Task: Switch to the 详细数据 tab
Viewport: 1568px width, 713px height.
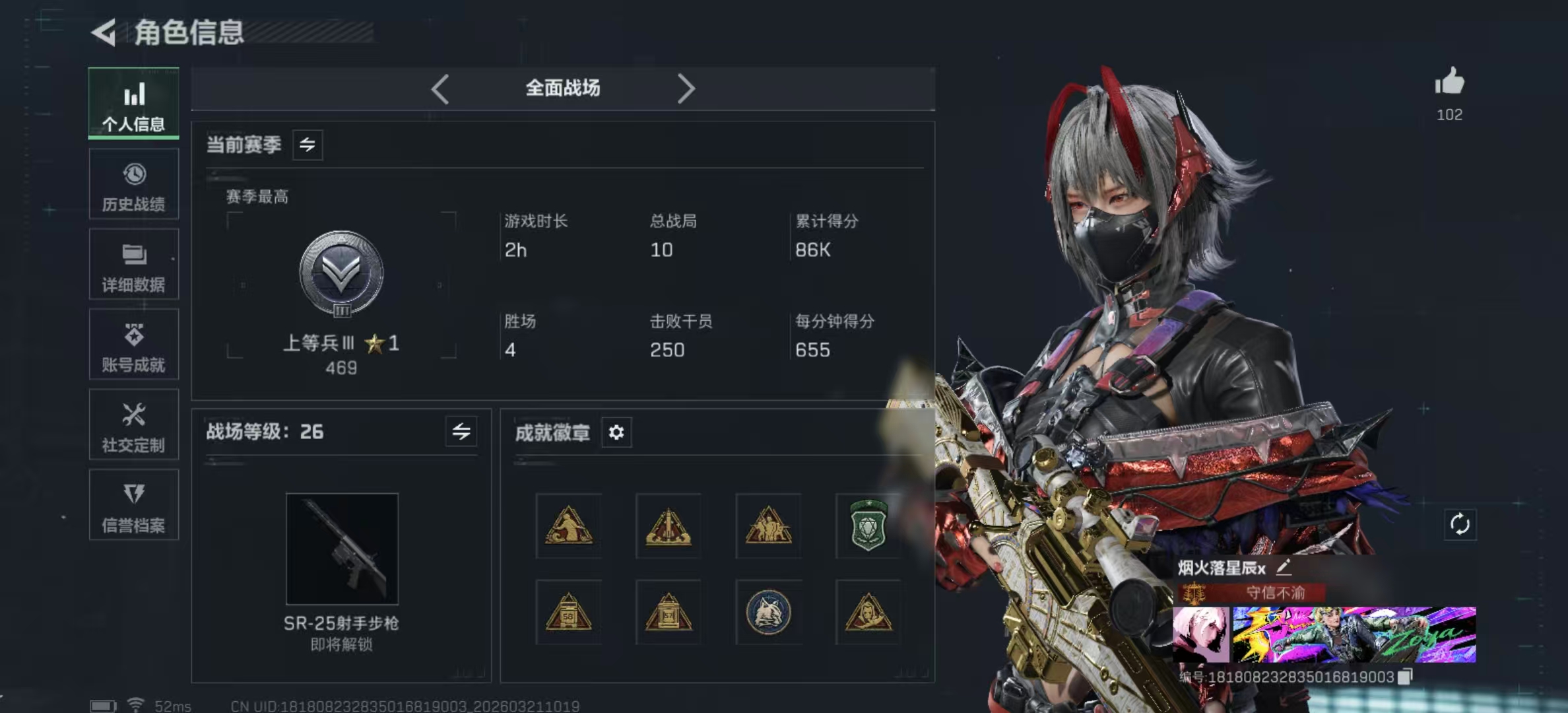Action: 134,265
